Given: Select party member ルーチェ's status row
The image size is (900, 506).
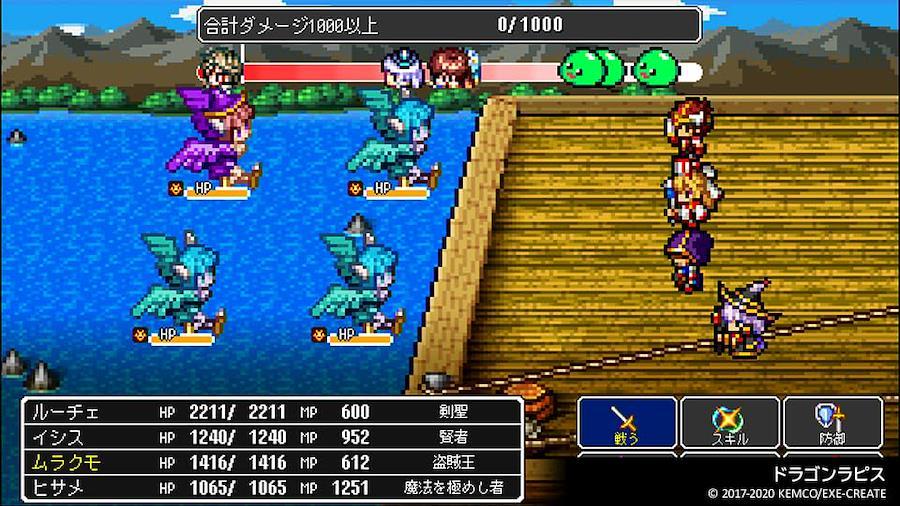Looking at the screenshot, I should [272, 412].
